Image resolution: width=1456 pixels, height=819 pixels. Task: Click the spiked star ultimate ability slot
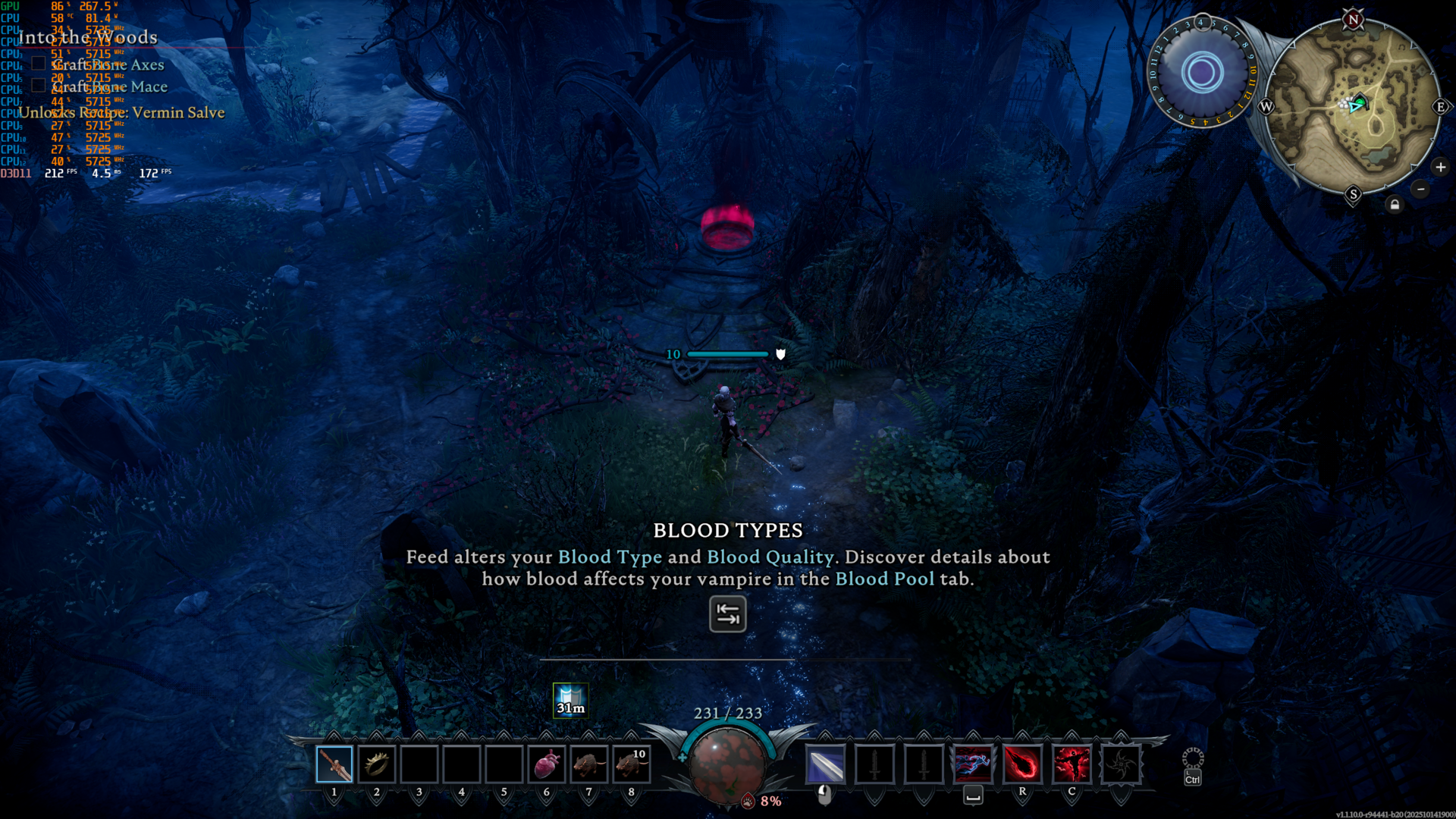pyautogui.click(x=1121, y=764)
